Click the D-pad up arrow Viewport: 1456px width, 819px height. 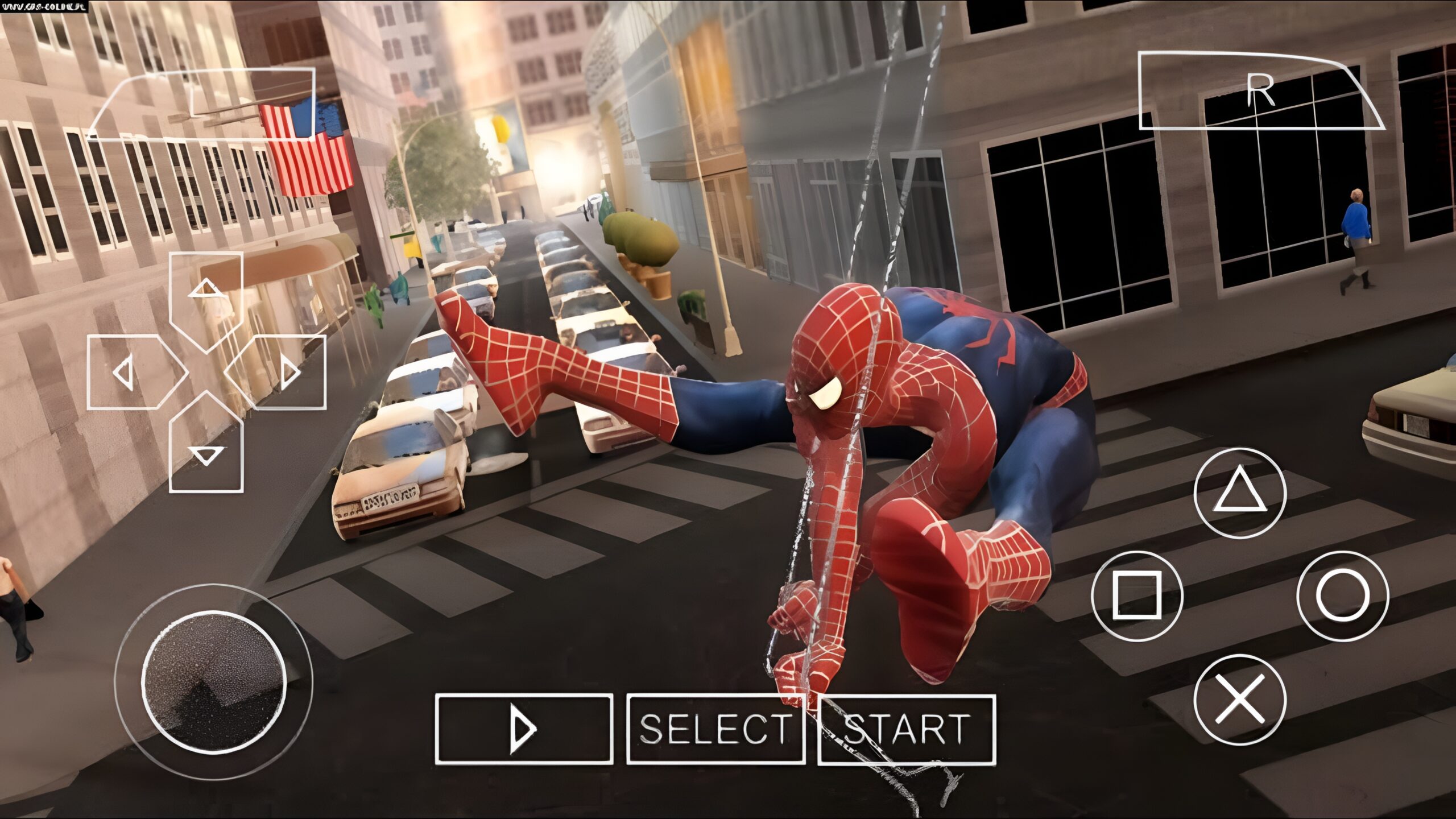206,296
